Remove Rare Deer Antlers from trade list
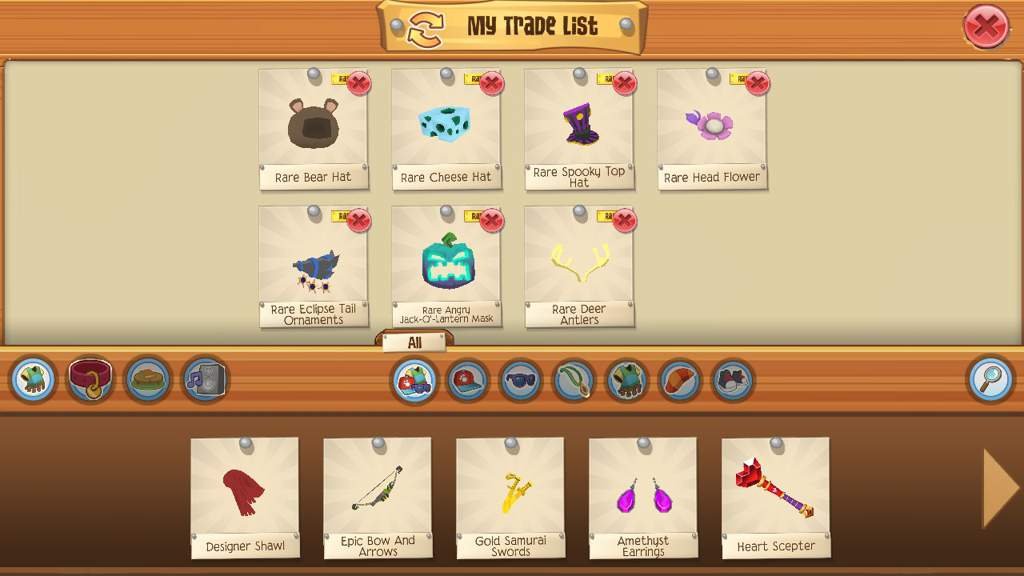 [624, 220]
